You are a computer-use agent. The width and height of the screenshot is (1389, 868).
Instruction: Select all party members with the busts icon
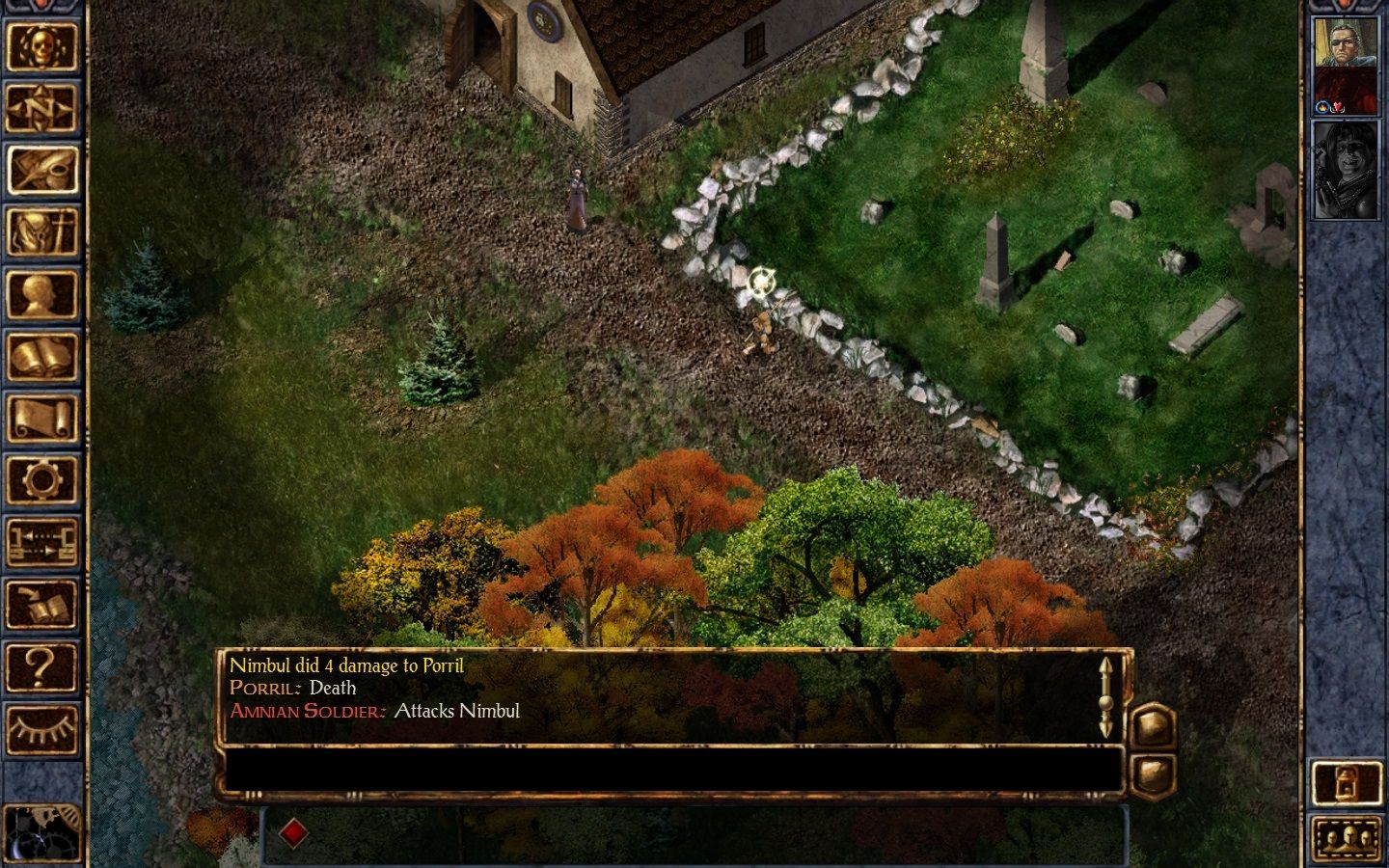(1348, 837)
